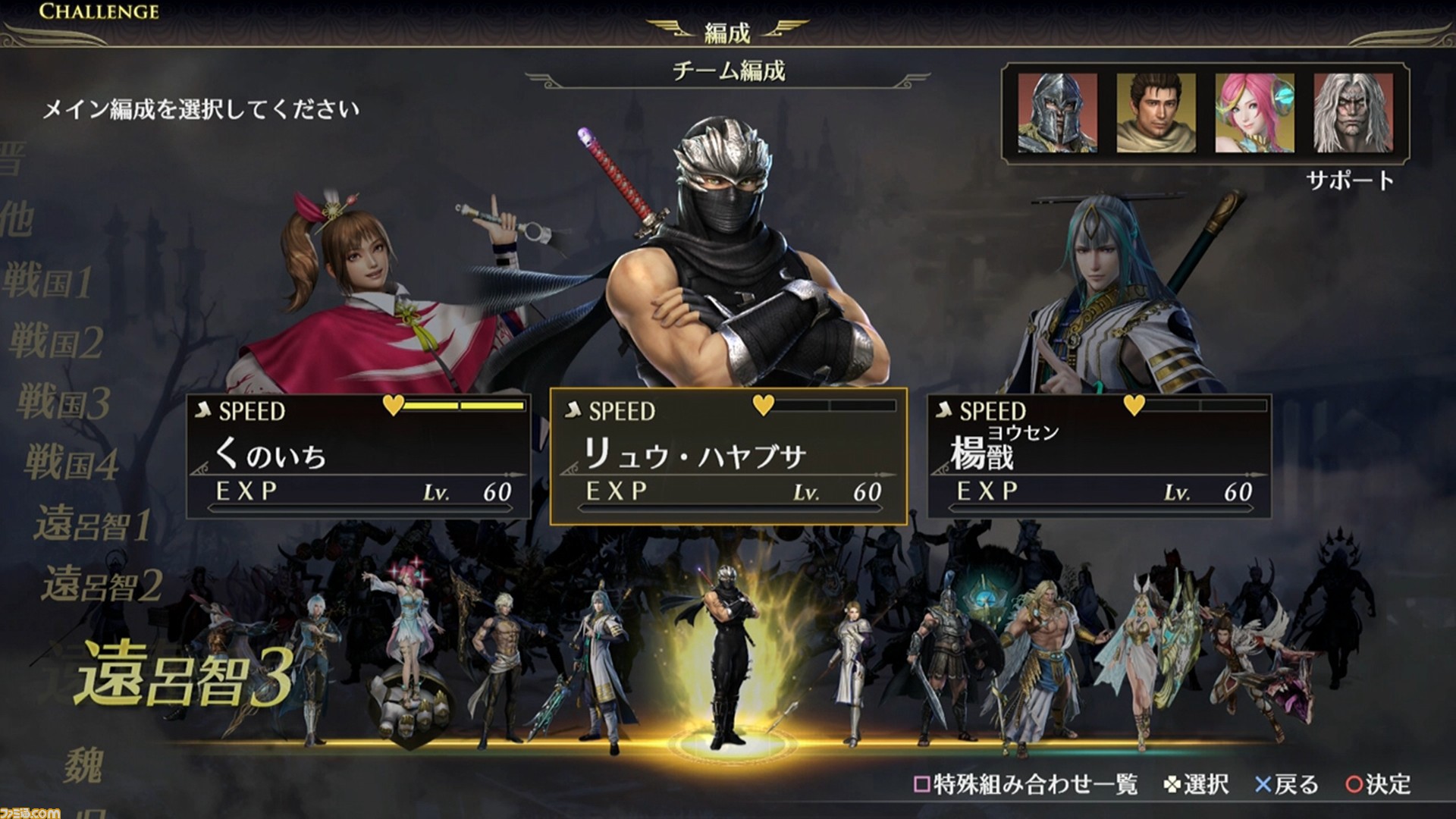This screenshot has width=1456, height=819.
Task: Open the 戦国4 character category
Action: 72,463
